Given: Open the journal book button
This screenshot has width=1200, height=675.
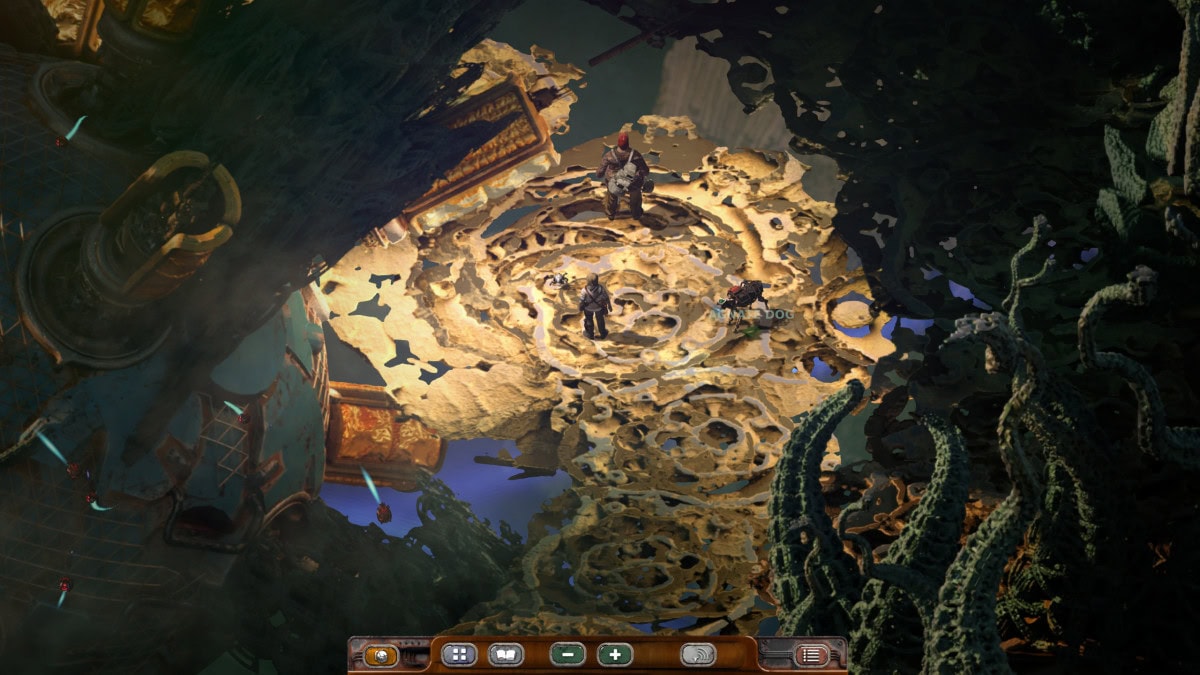Looking at the screenshot, I should pos(506,655).
